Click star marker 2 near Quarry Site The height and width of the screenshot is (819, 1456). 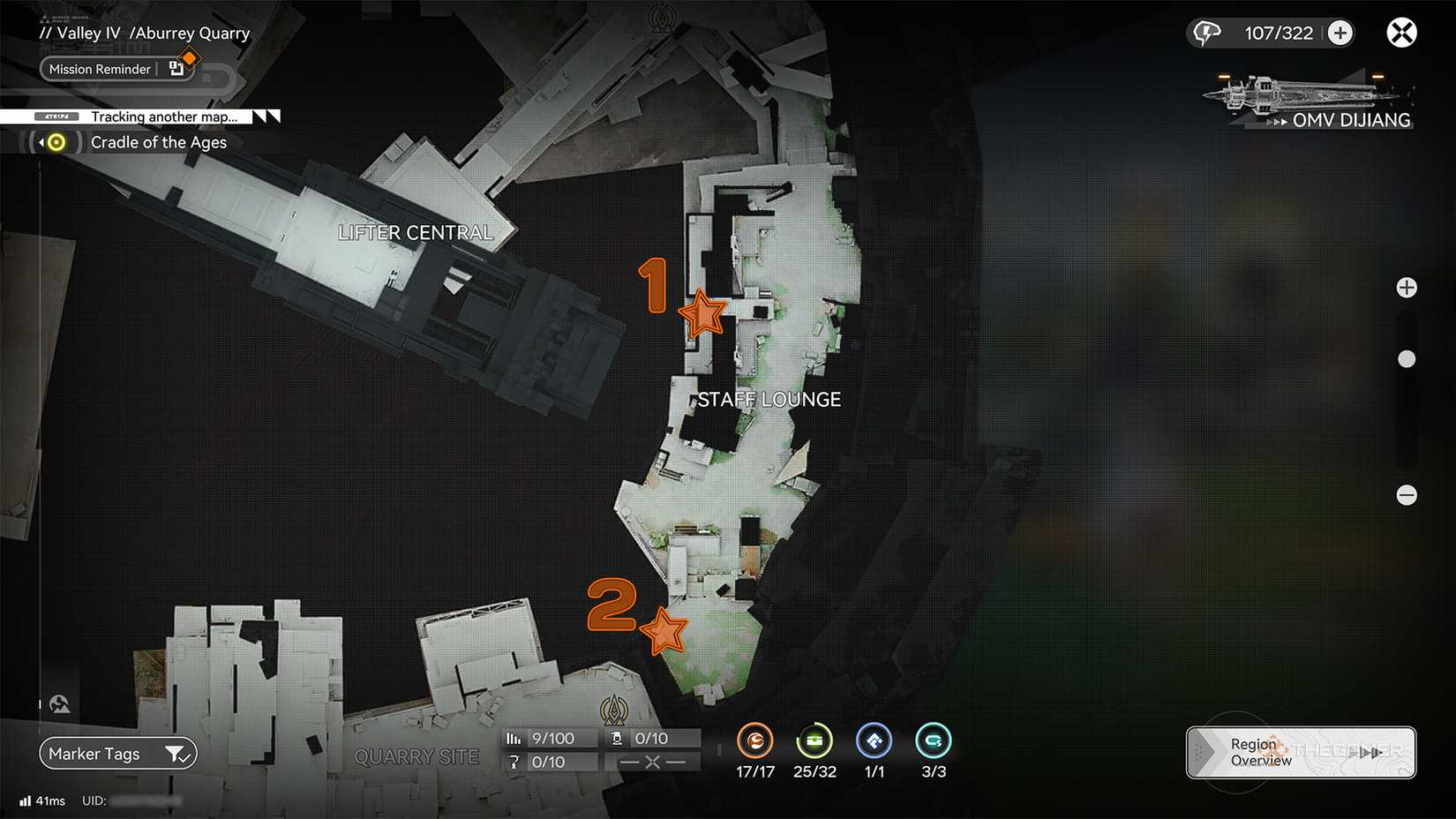(665, 629)
